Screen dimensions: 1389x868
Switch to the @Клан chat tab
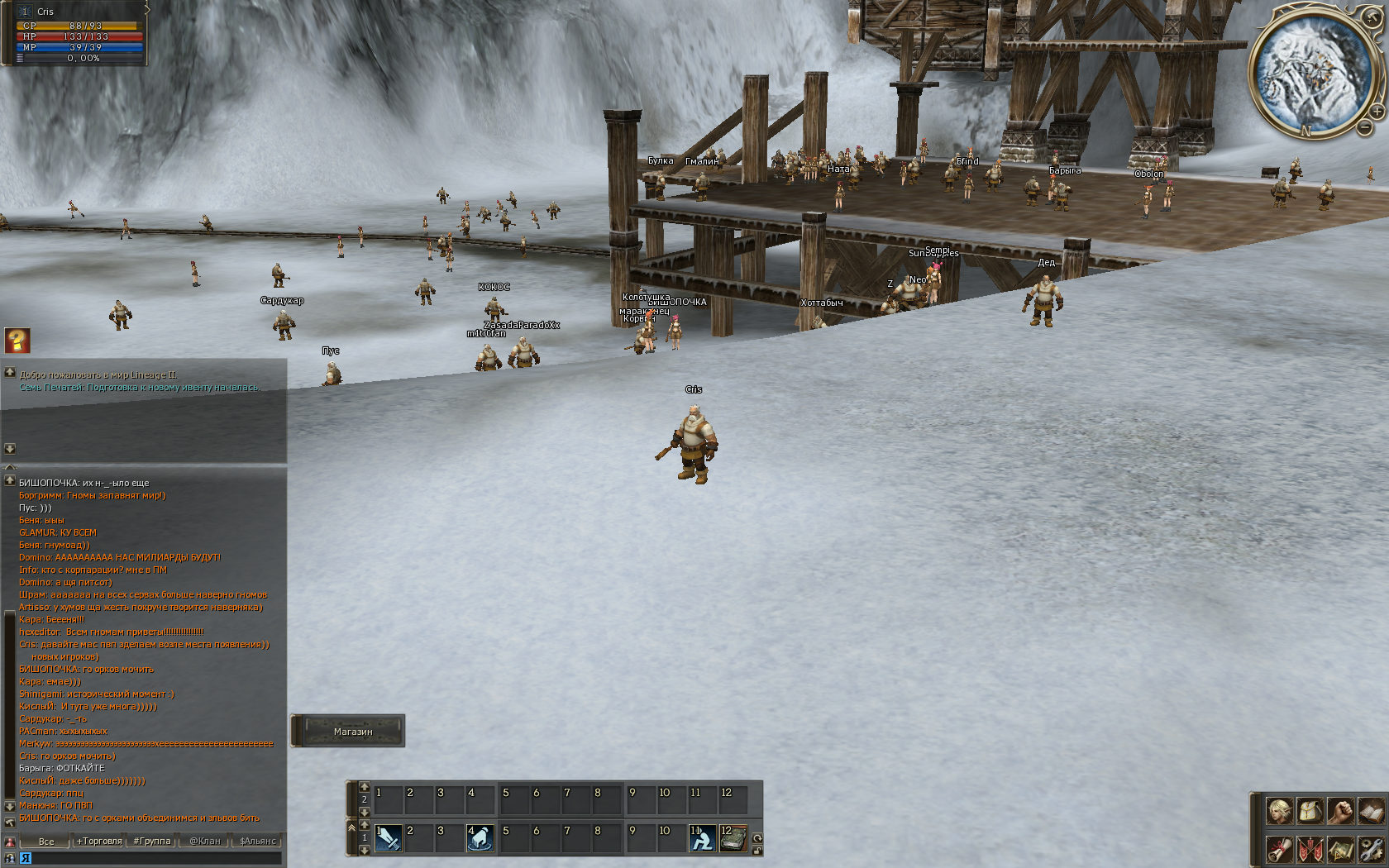(205, 841)
